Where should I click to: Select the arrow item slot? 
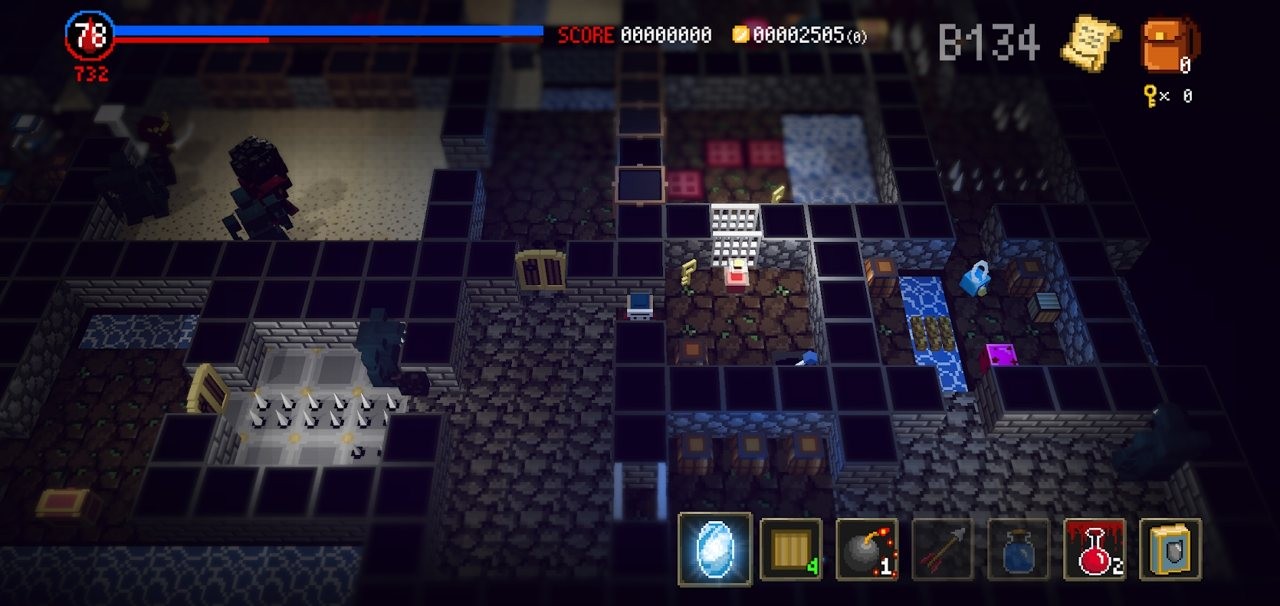(x=942, y=549)
